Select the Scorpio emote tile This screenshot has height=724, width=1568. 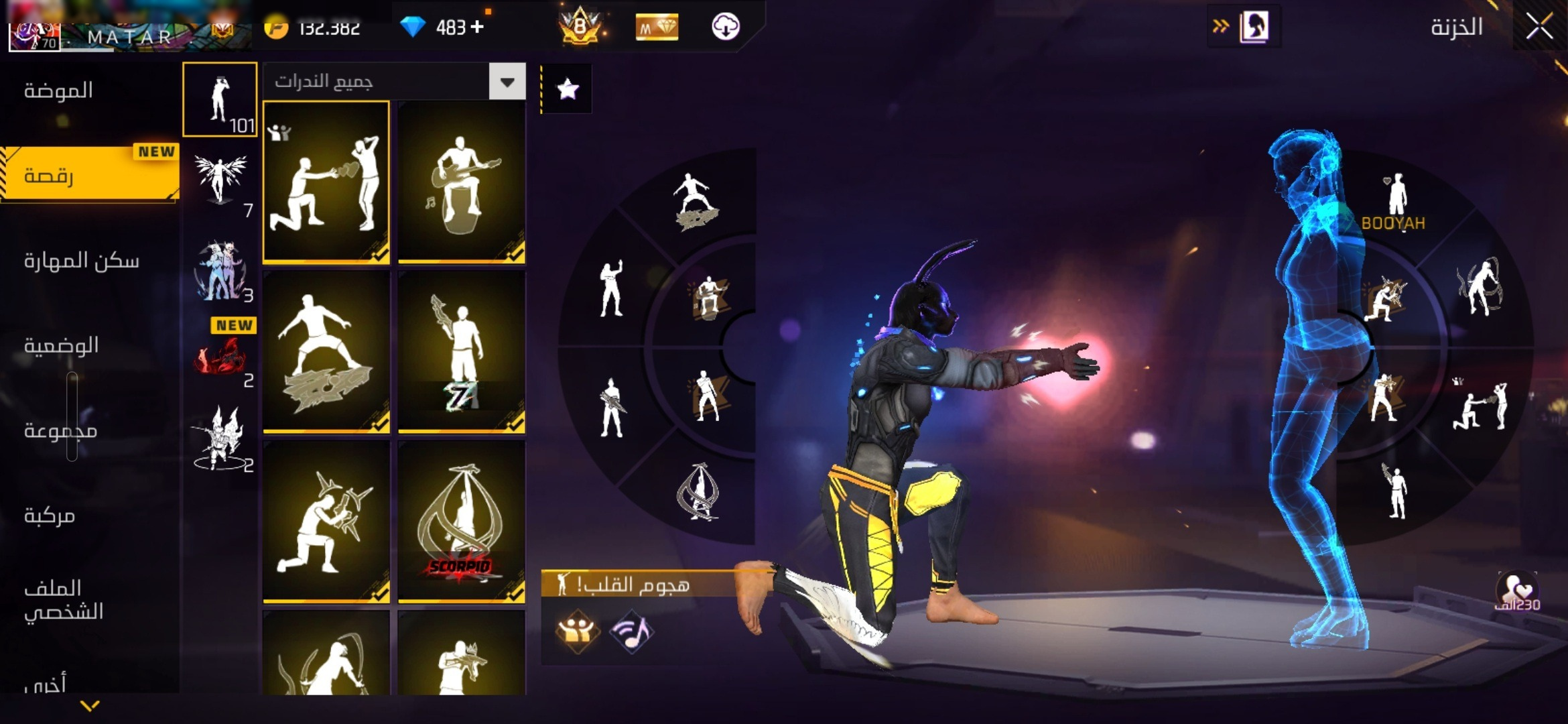tap(462, 522)
